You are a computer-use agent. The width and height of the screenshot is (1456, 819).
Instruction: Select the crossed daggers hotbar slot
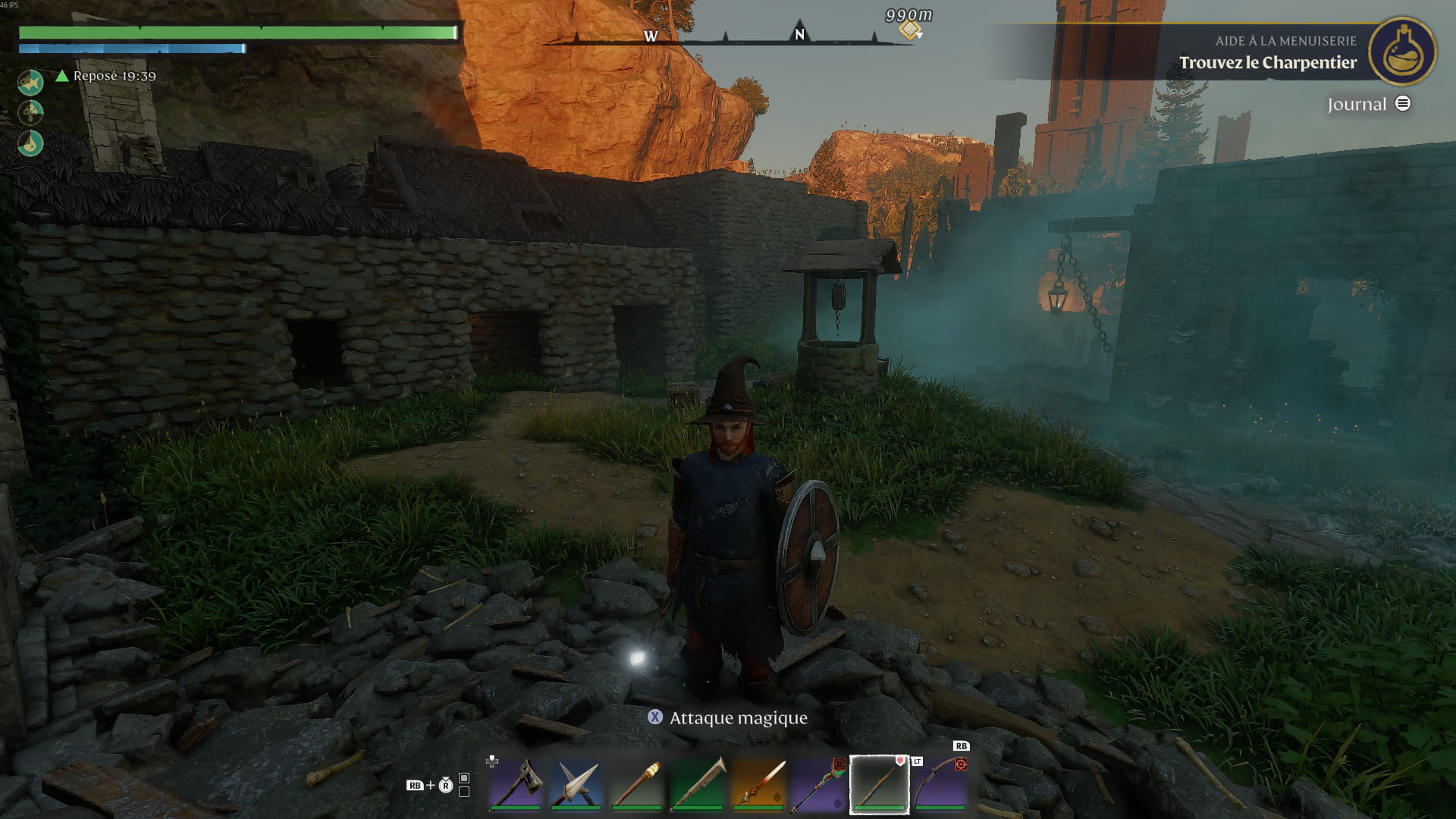(x=576, y=783)
